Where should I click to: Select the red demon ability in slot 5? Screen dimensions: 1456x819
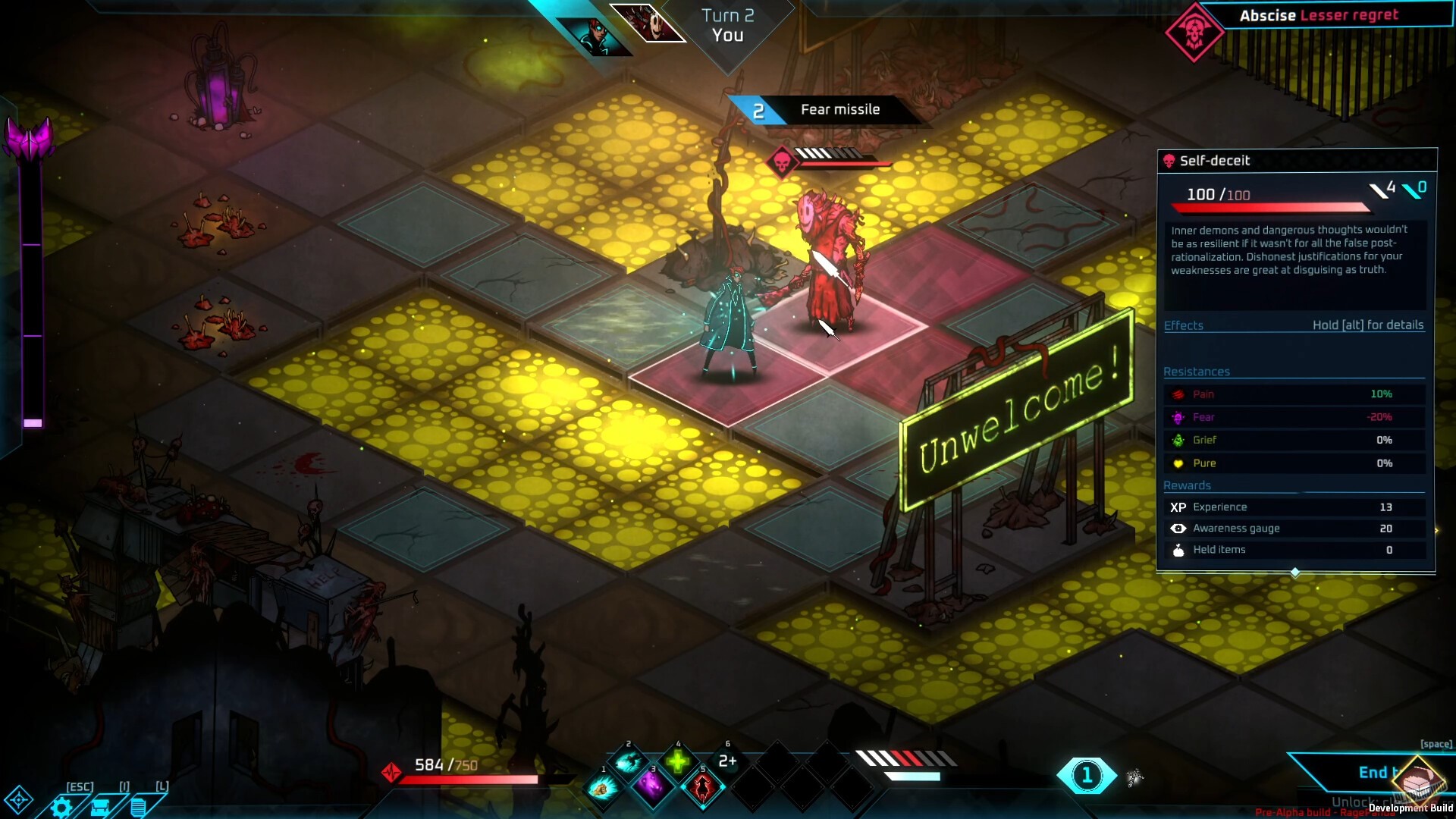(703, 789)
